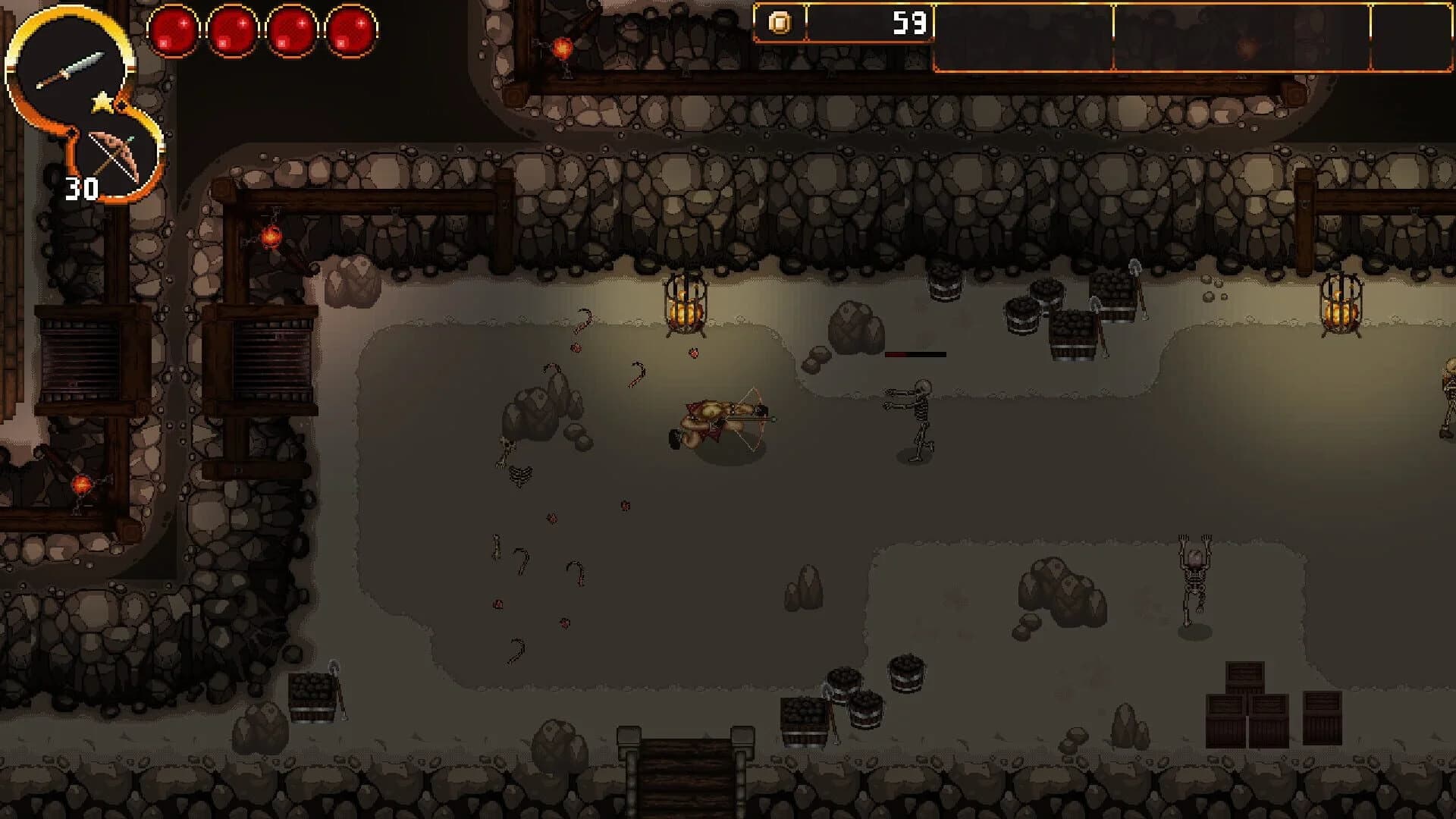
Task: Click the gold coin icon in the top bar
Action: (x=780, y=22)
